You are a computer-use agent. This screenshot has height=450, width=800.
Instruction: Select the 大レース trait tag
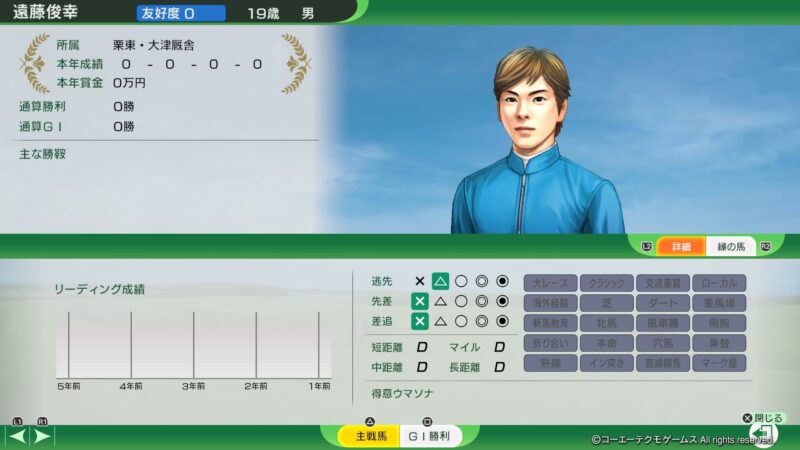point(551,283)
